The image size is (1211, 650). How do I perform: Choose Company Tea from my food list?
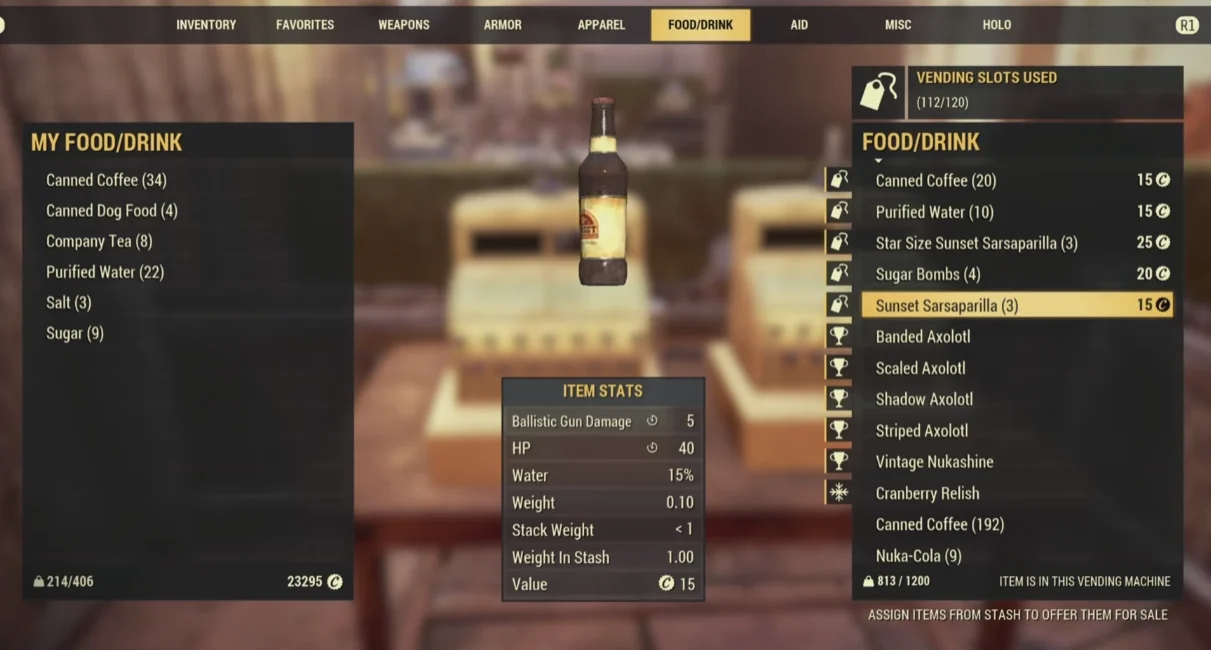(99, 241)
